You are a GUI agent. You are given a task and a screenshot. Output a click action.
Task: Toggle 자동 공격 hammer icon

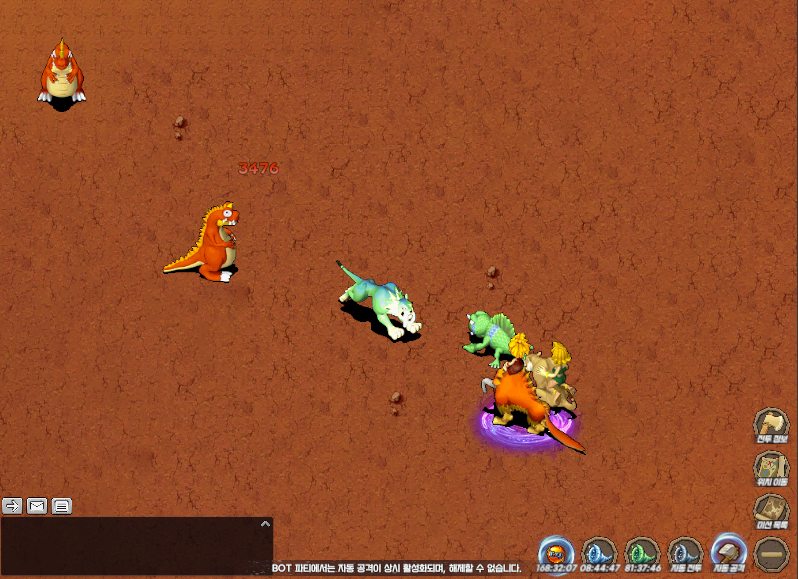pyautogui.click(x=728, y=553)
